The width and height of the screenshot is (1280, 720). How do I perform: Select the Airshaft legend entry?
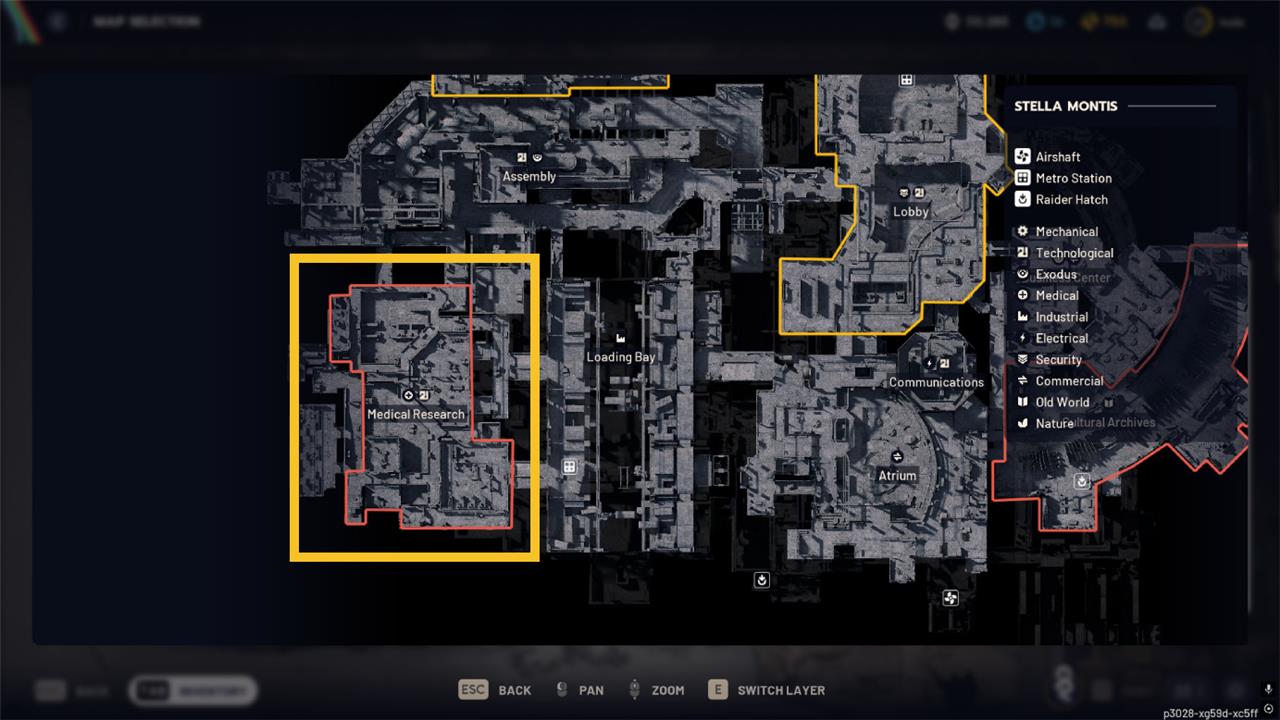point(1057,157)
